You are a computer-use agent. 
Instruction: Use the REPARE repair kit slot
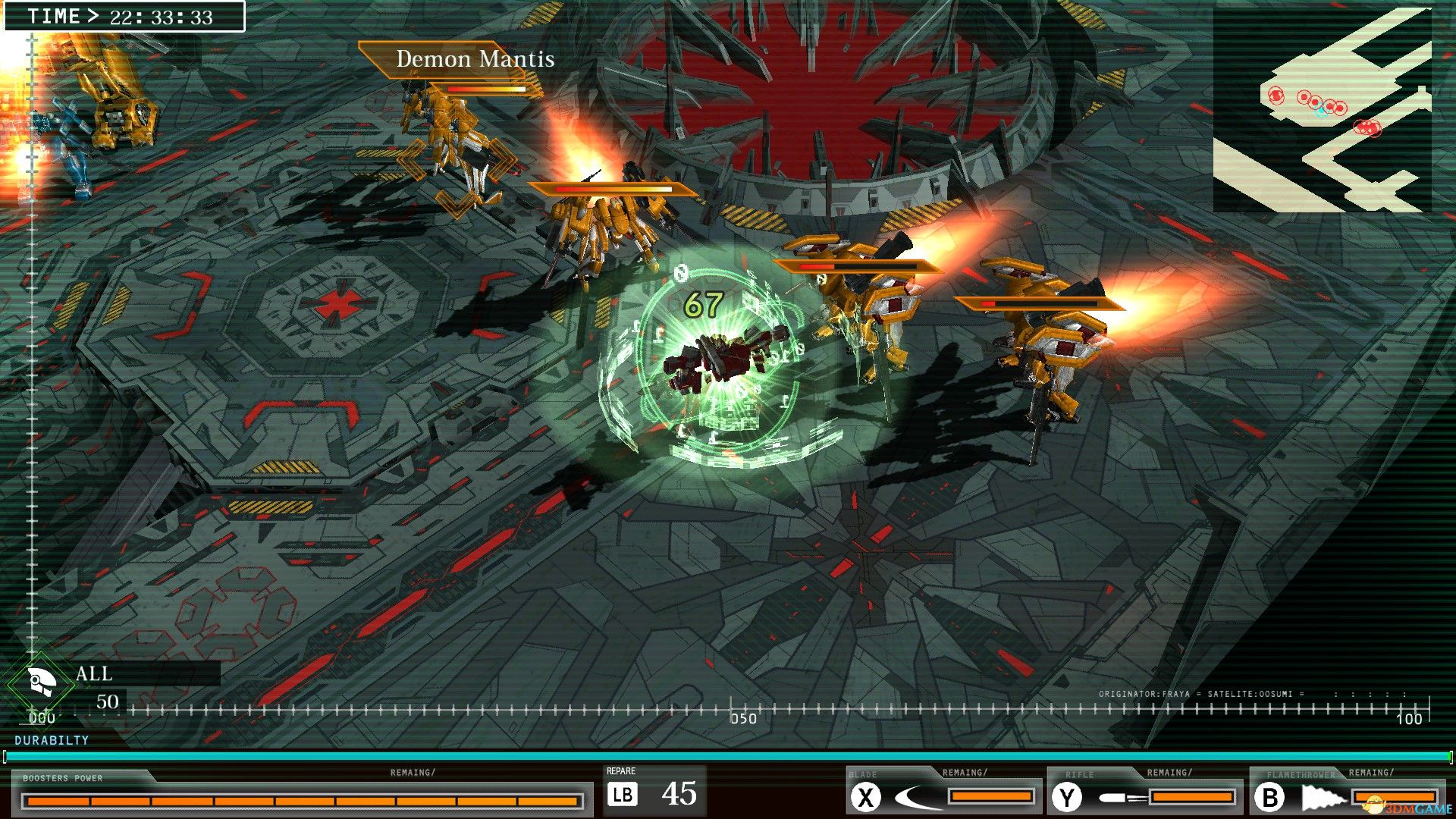pyautogui.click(x=654, y=793)
